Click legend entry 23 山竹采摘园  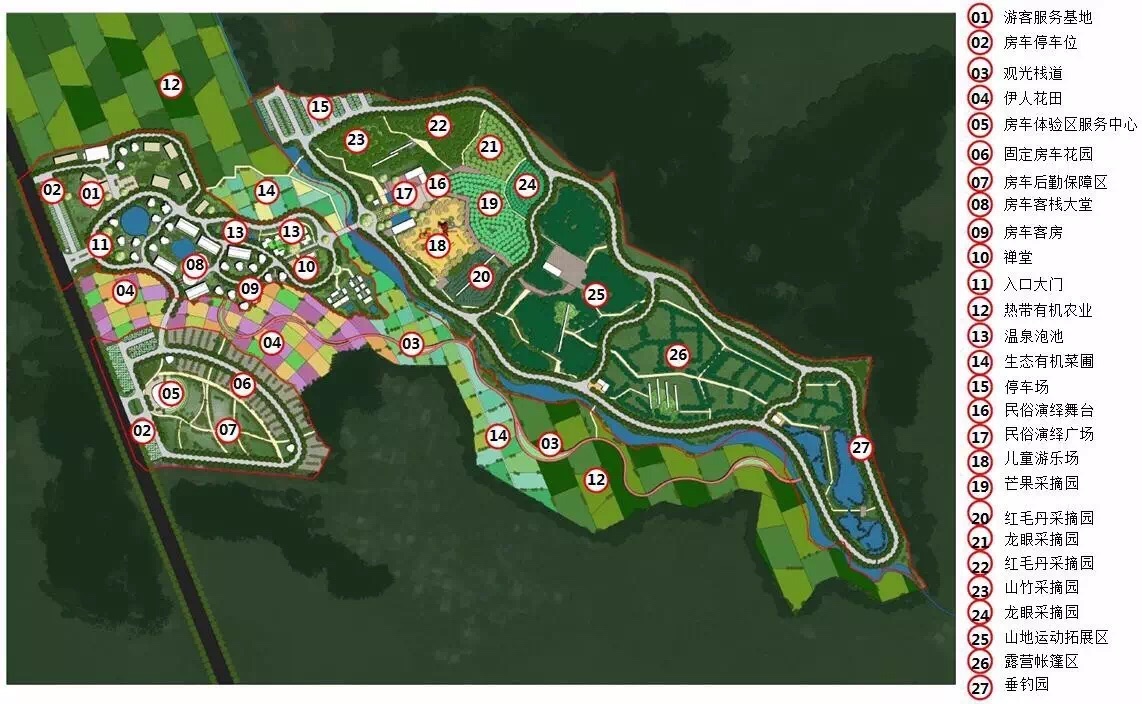tap(1040, 588)
